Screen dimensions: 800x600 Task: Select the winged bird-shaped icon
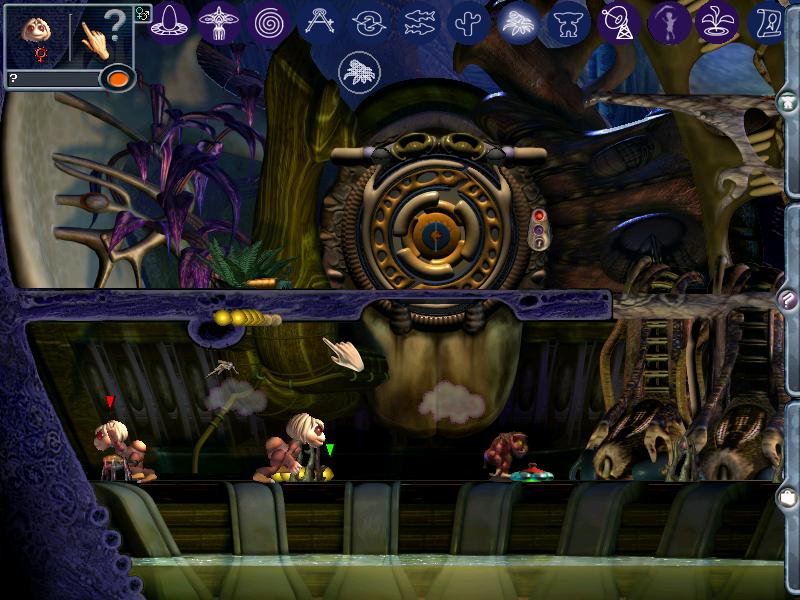[x=219, y=21]
